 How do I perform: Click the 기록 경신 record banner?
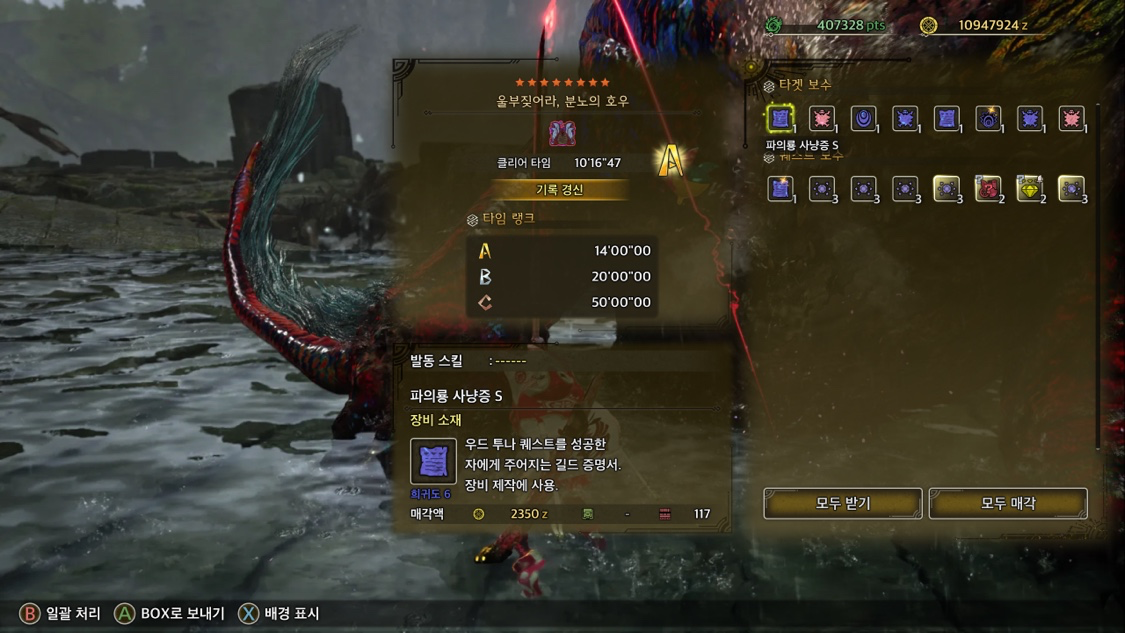coord(559,189)
